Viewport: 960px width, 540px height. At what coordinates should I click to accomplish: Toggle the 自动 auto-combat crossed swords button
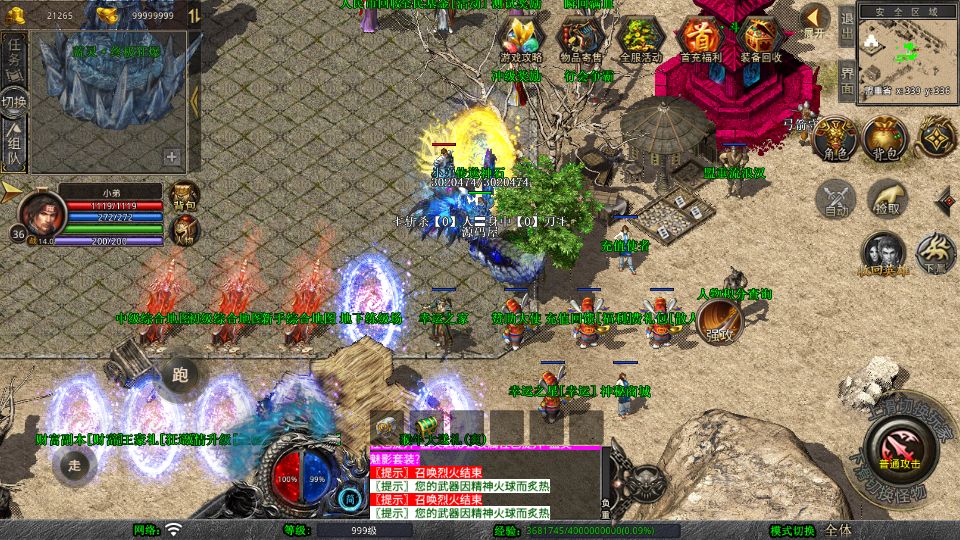pos(836,200)
